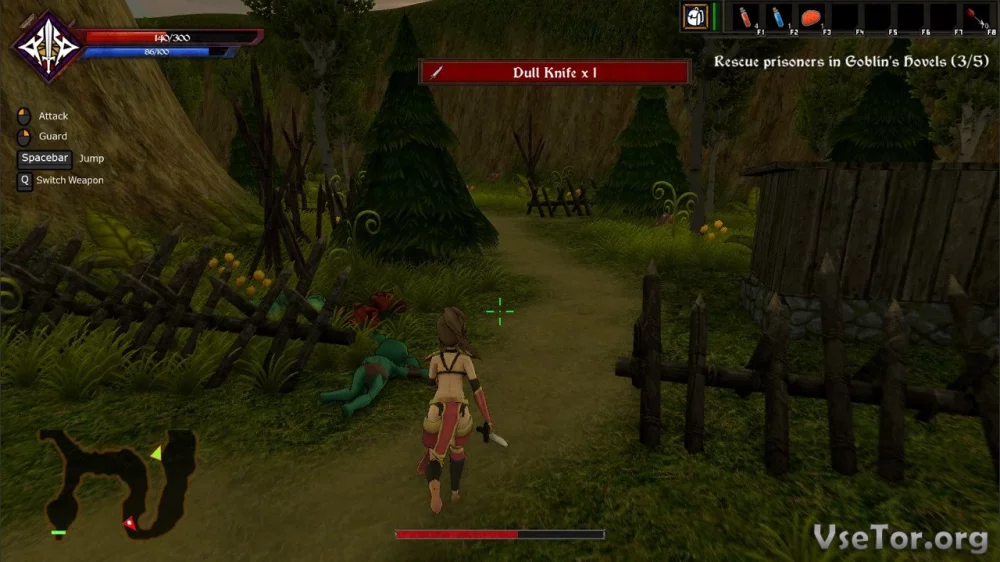The height and width of the screenshot is (562, 1000).
Task: Open the minimap in the corner
Action: click(x=119, y=481)
